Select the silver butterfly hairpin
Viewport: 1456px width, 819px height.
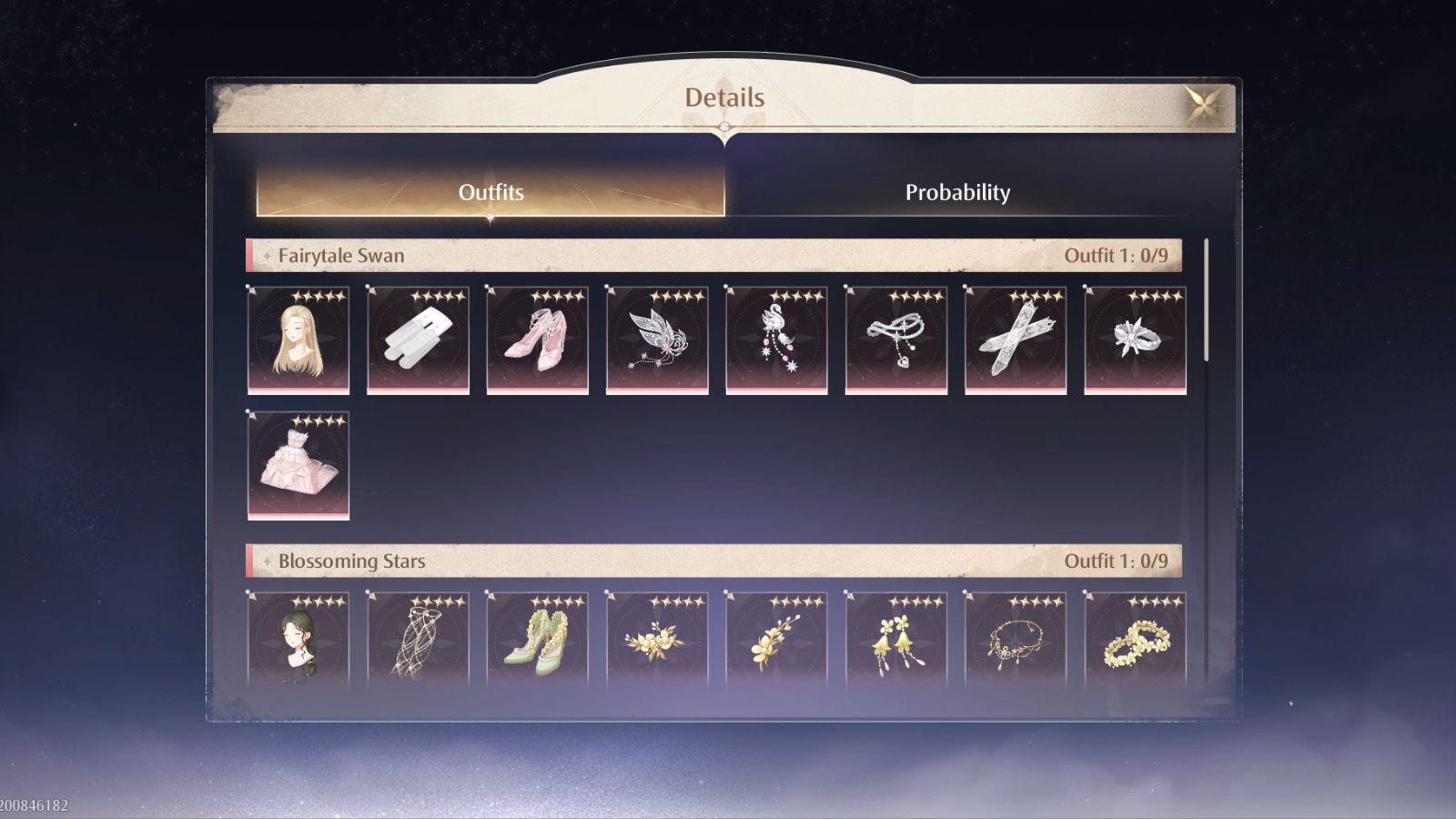tap(657, 339)
